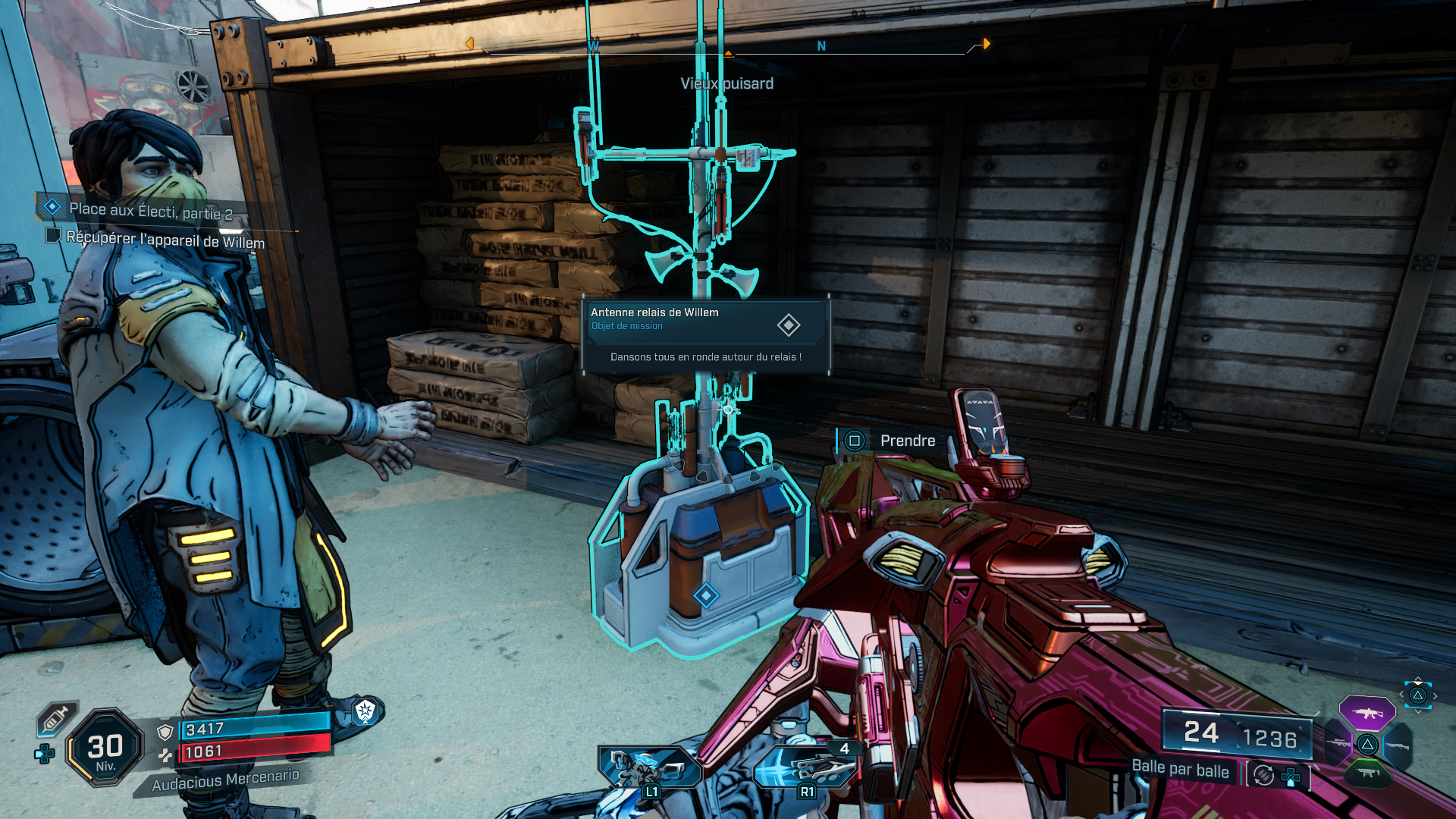Select the Antenne relais de Willem item card

pos(705,334)
